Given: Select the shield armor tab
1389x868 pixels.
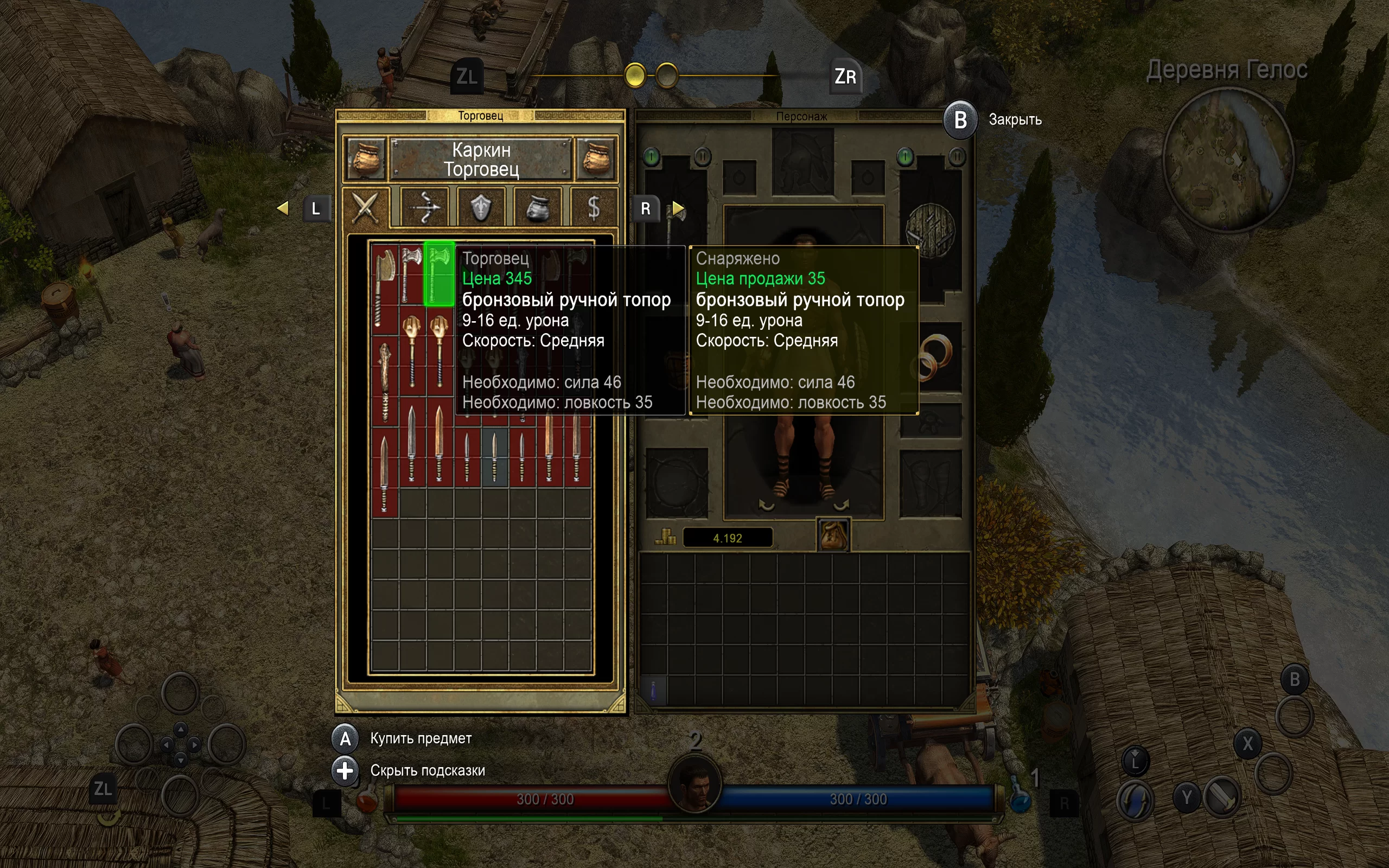Looking at the screenshot, I should (x=480, y=207).
